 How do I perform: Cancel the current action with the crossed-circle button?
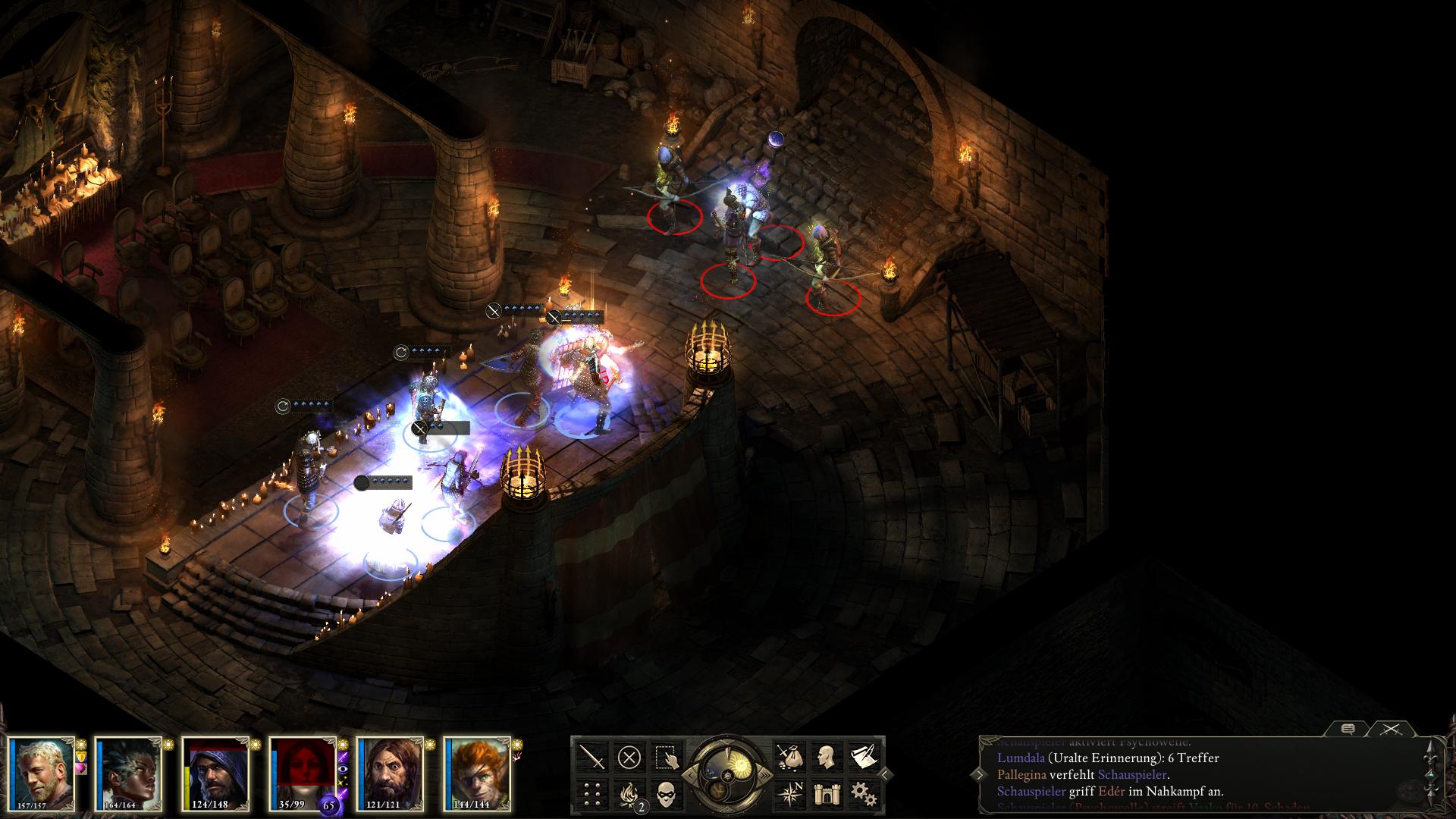tap(629, 757)
